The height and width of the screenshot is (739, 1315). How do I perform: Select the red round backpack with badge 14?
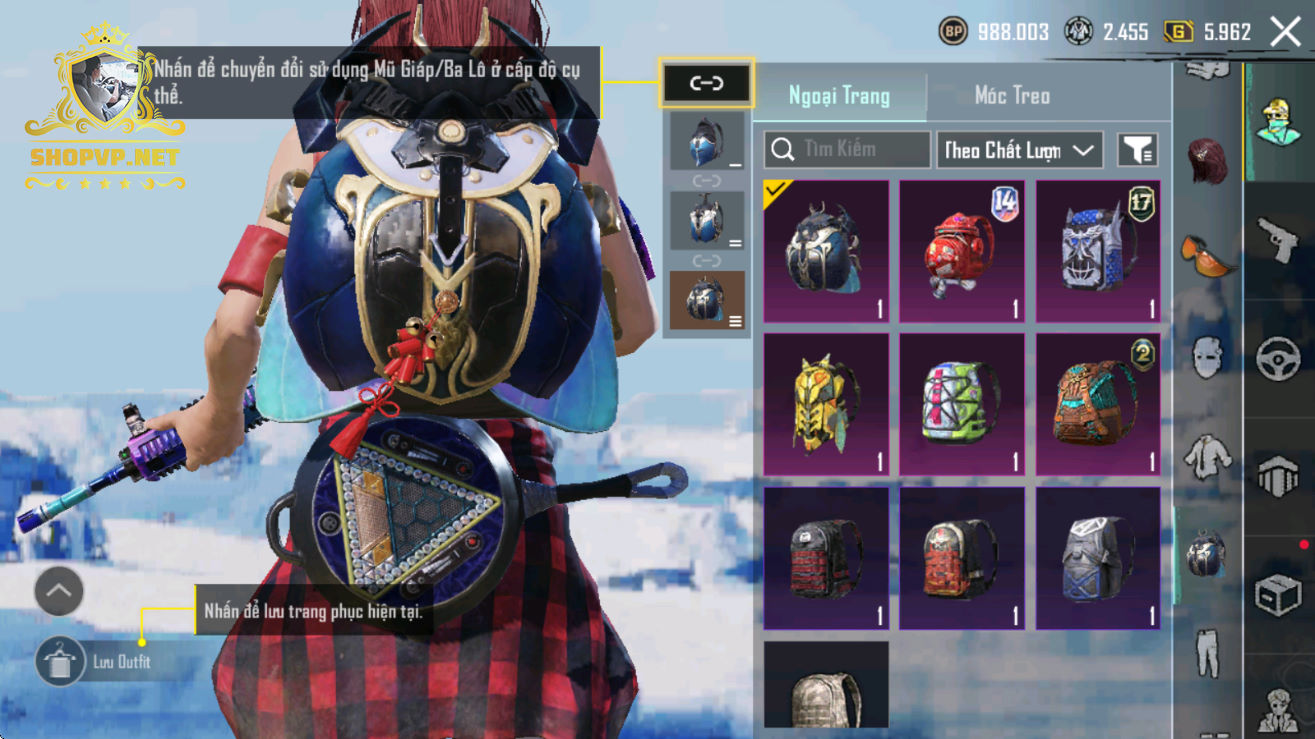pyautogui.click(x=962, y=252)
